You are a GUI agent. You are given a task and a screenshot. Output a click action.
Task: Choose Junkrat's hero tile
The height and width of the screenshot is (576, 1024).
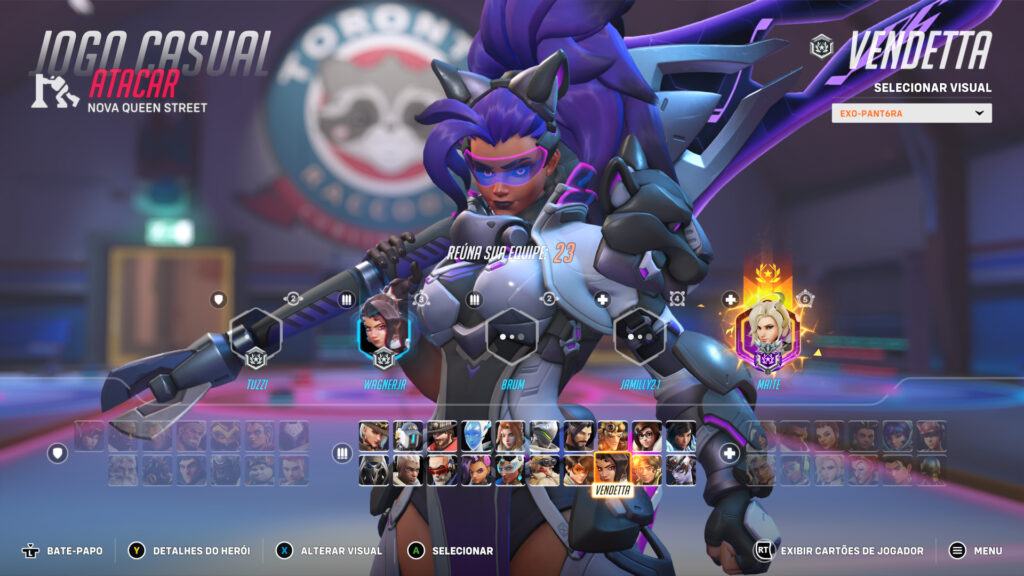[612, 435]
